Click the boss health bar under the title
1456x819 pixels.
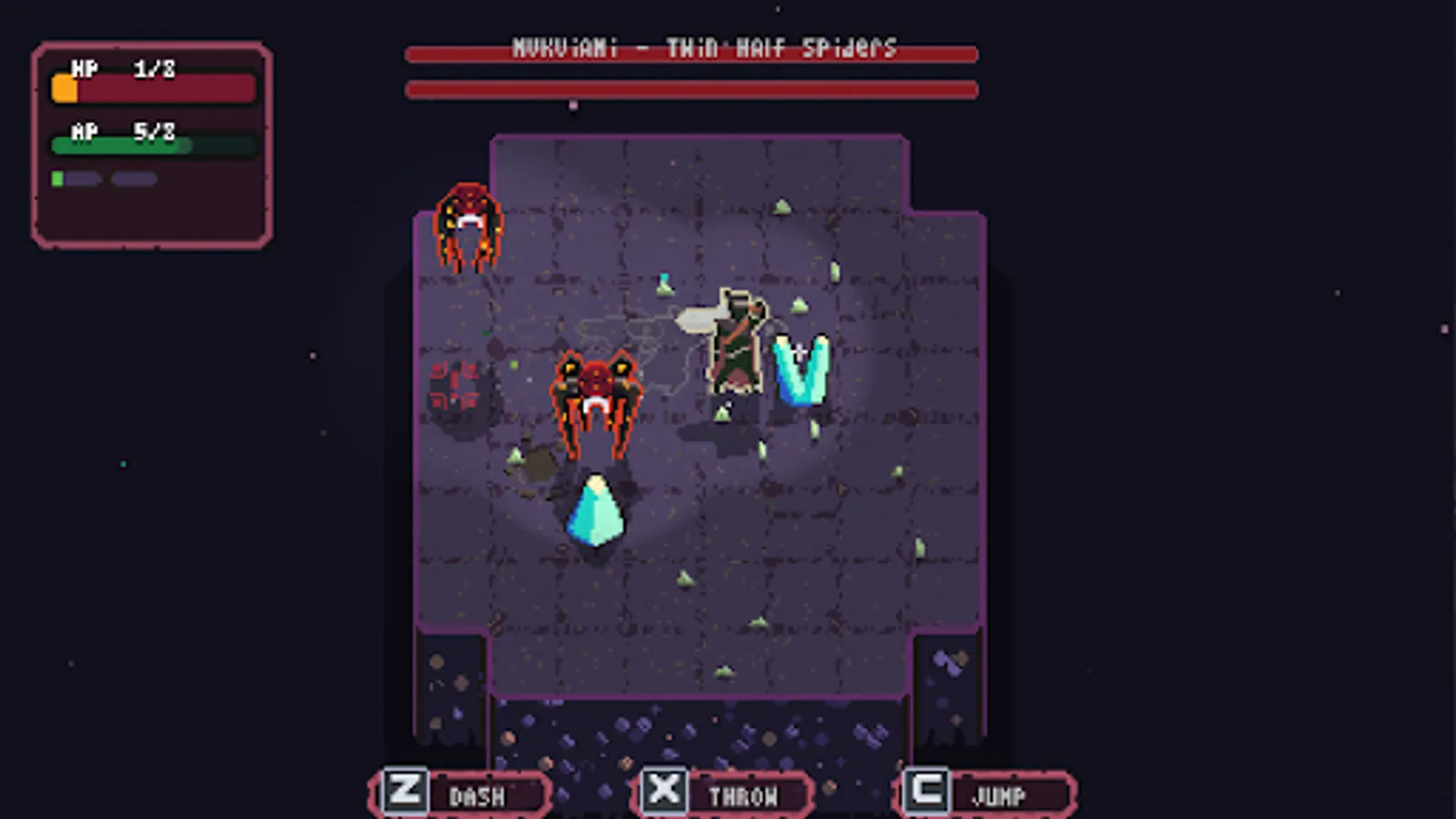(692, 89)
